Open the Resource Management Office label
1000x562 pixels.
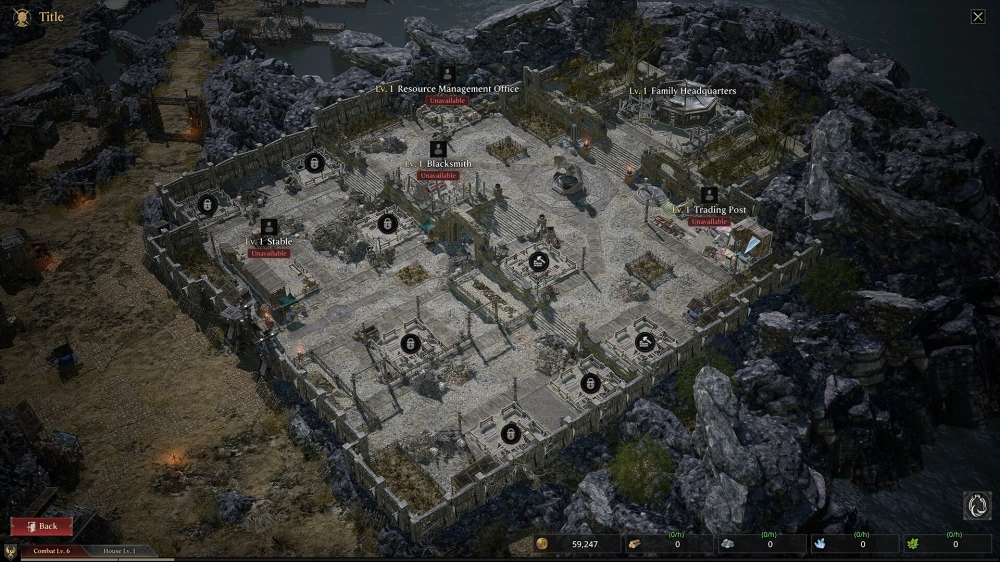tap(447, 89)
